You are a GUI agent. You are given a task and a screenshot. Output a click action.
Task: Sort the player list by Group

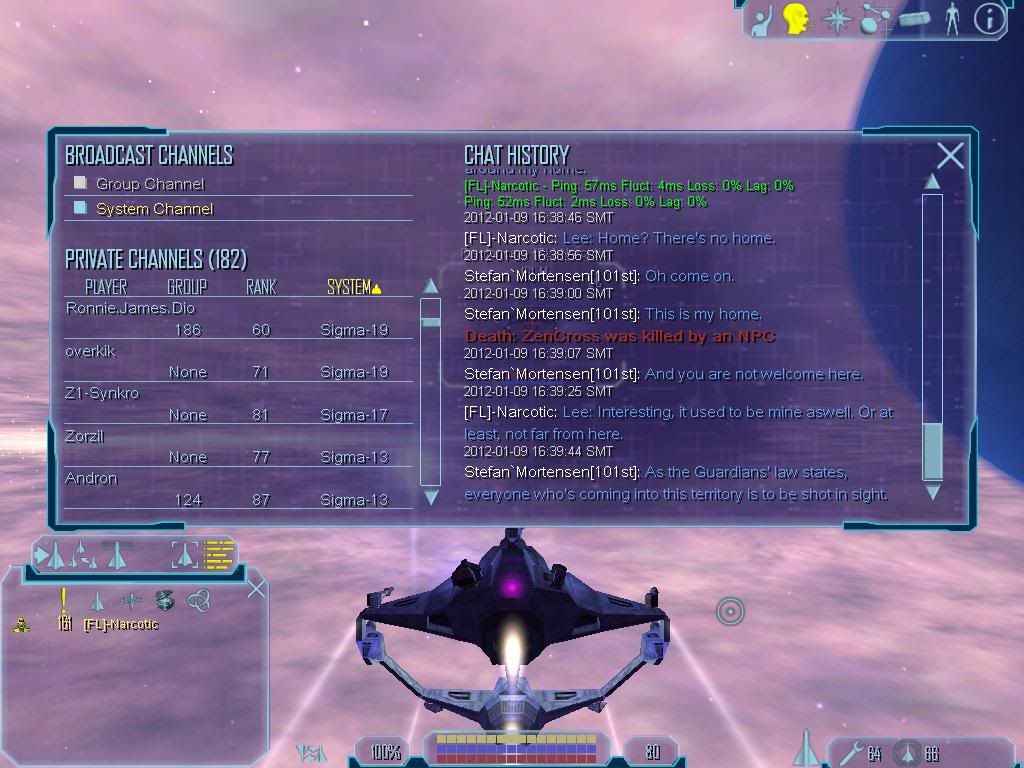click(x=187, y=287)
